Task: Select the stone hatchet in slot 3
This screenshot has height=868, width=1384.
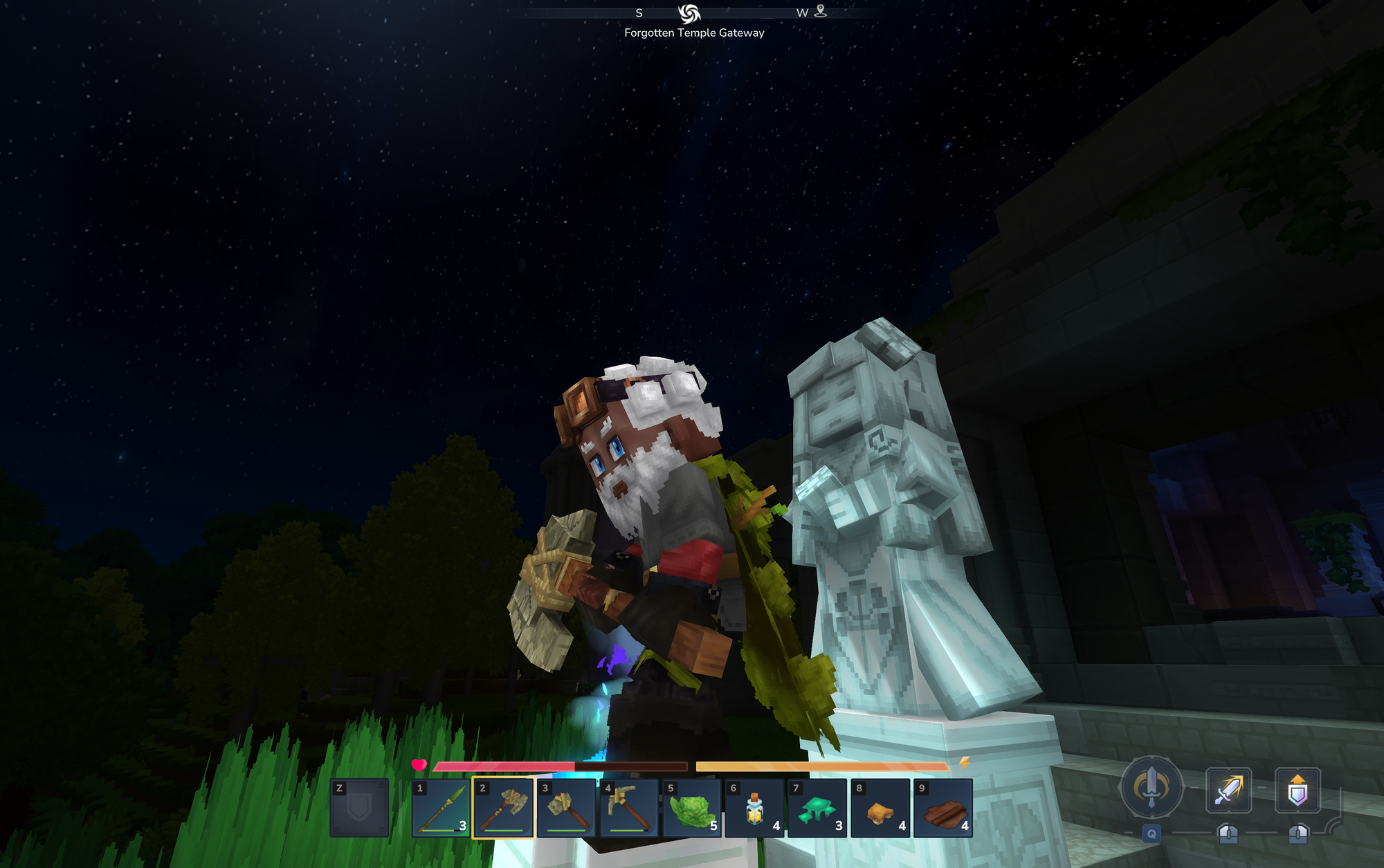Action: click(x=566, y=808)
